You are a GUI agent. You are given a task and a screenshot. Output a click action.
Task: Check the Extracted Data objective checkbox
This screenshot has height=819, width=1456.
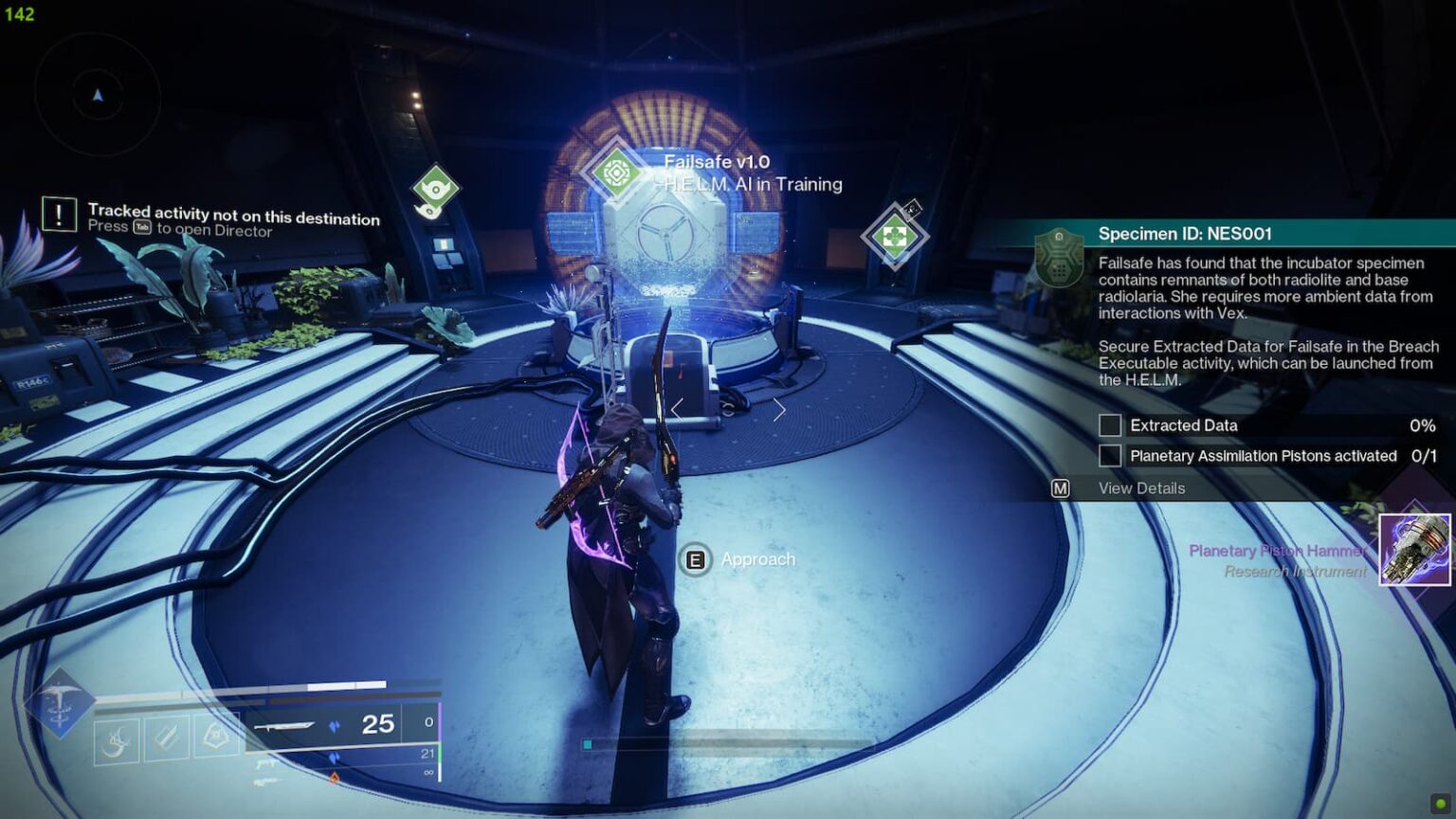pos(1110,425)
